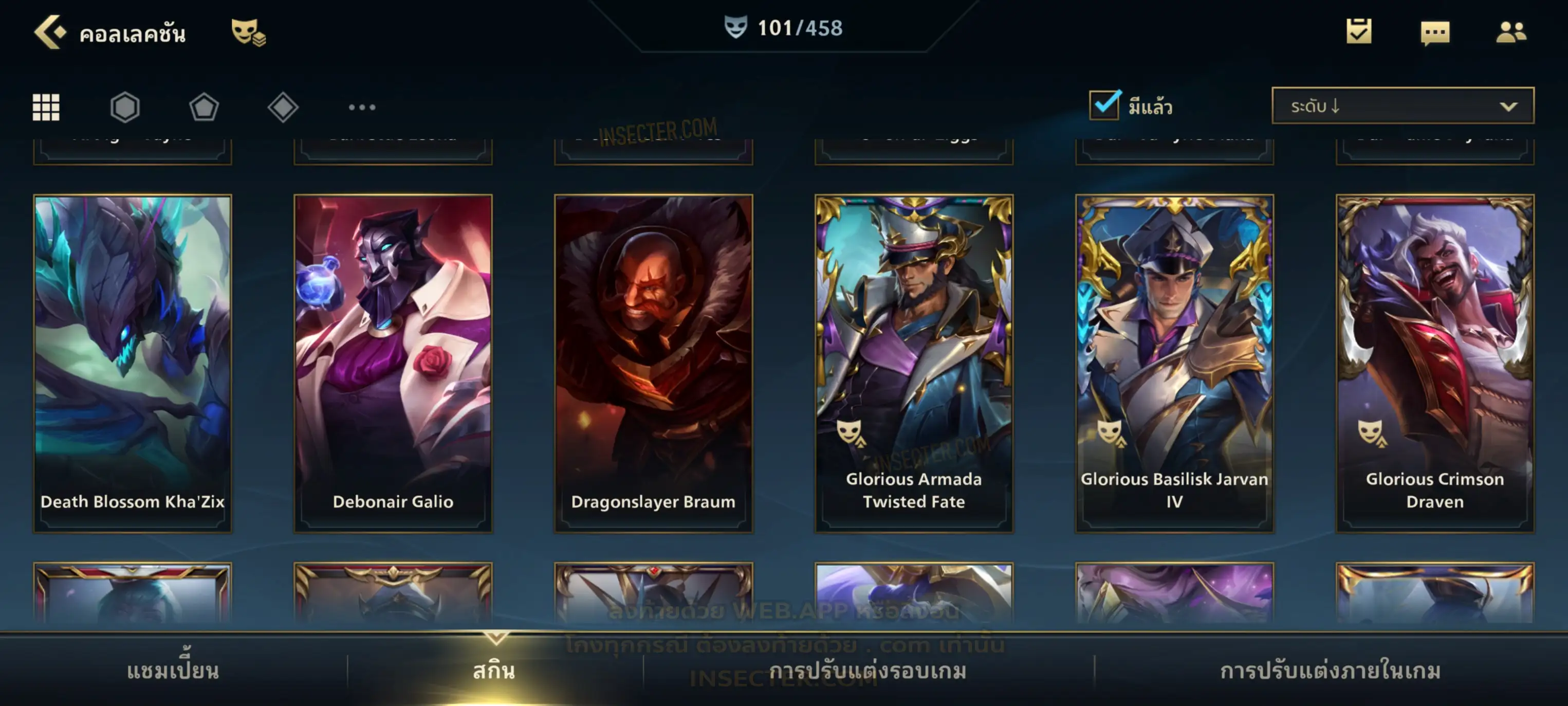Go back using the gold arrow
The image size is (1568, 706).
(49, 32)
